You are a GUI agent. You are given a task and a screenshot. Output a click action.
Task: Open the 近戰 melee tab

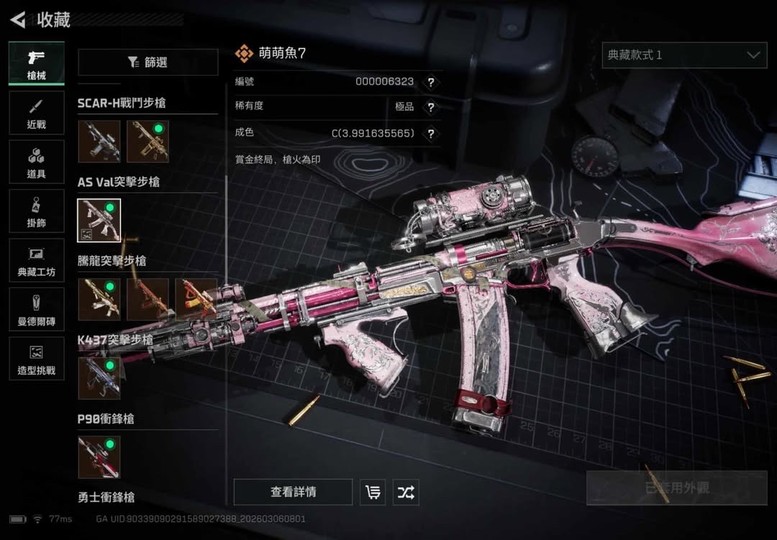click(36, 111)
